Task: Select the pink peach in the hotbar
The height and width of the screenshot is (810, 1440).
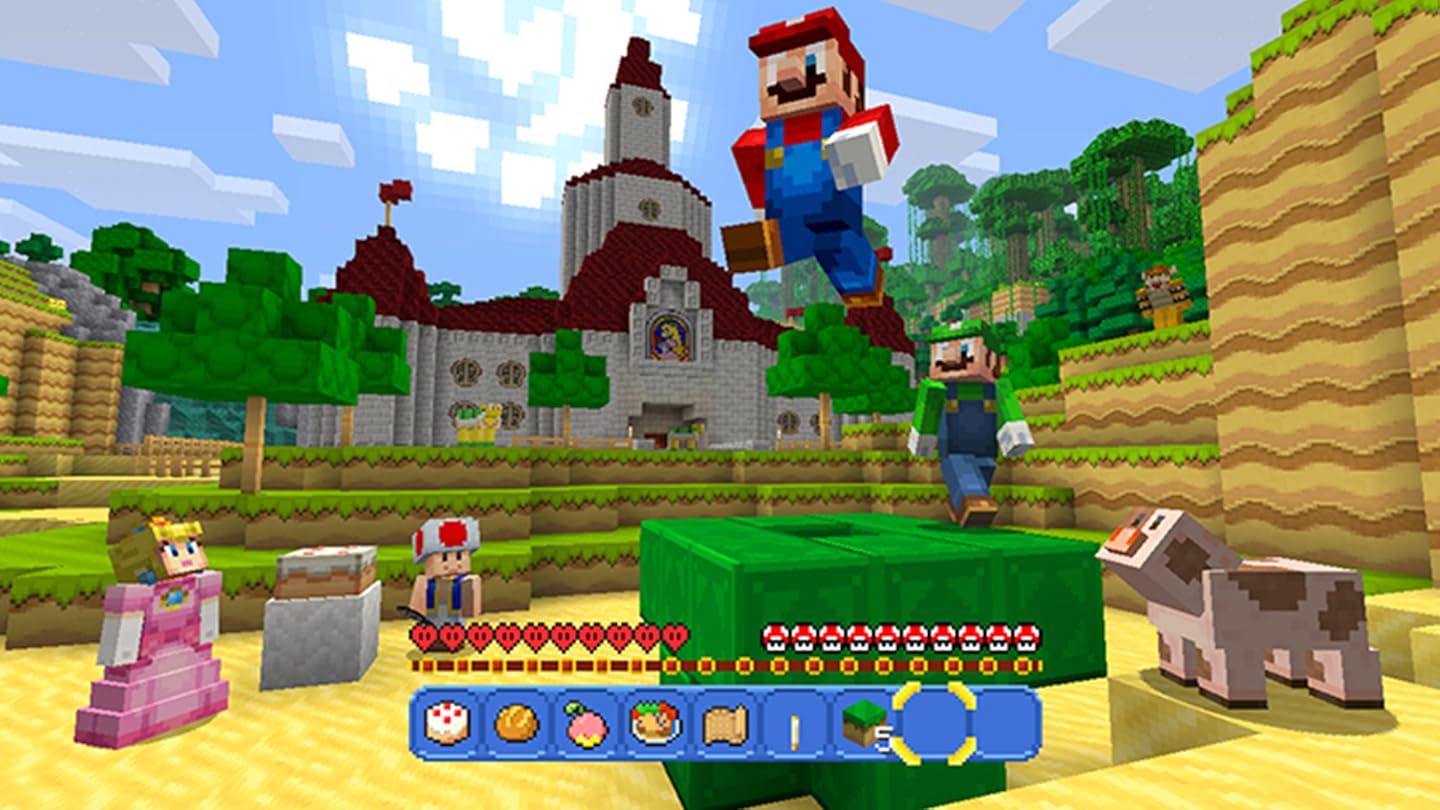Action: (x=588, y=726)
